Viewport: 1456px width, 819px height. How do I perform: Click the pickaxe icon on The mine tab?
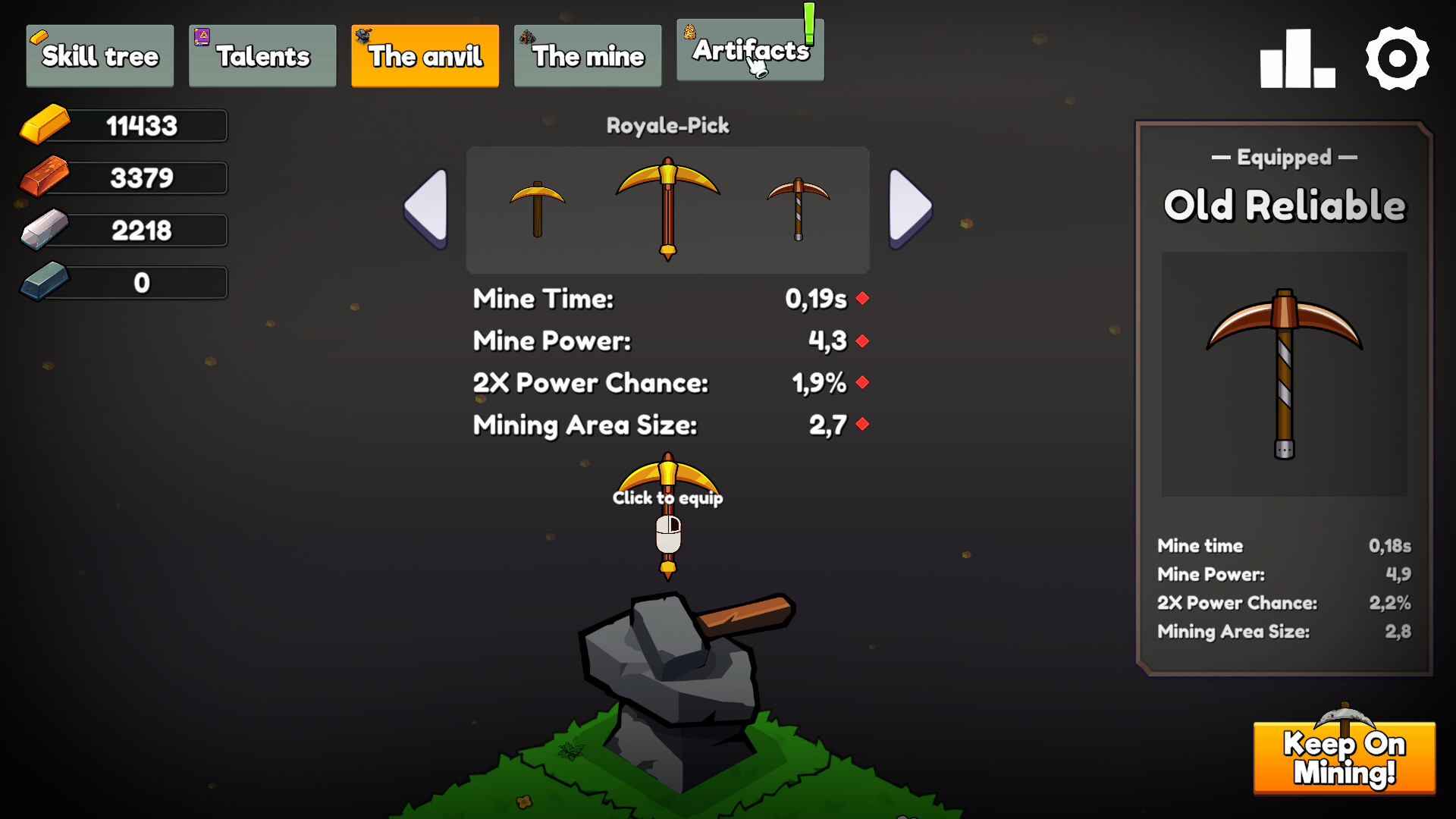528,36
